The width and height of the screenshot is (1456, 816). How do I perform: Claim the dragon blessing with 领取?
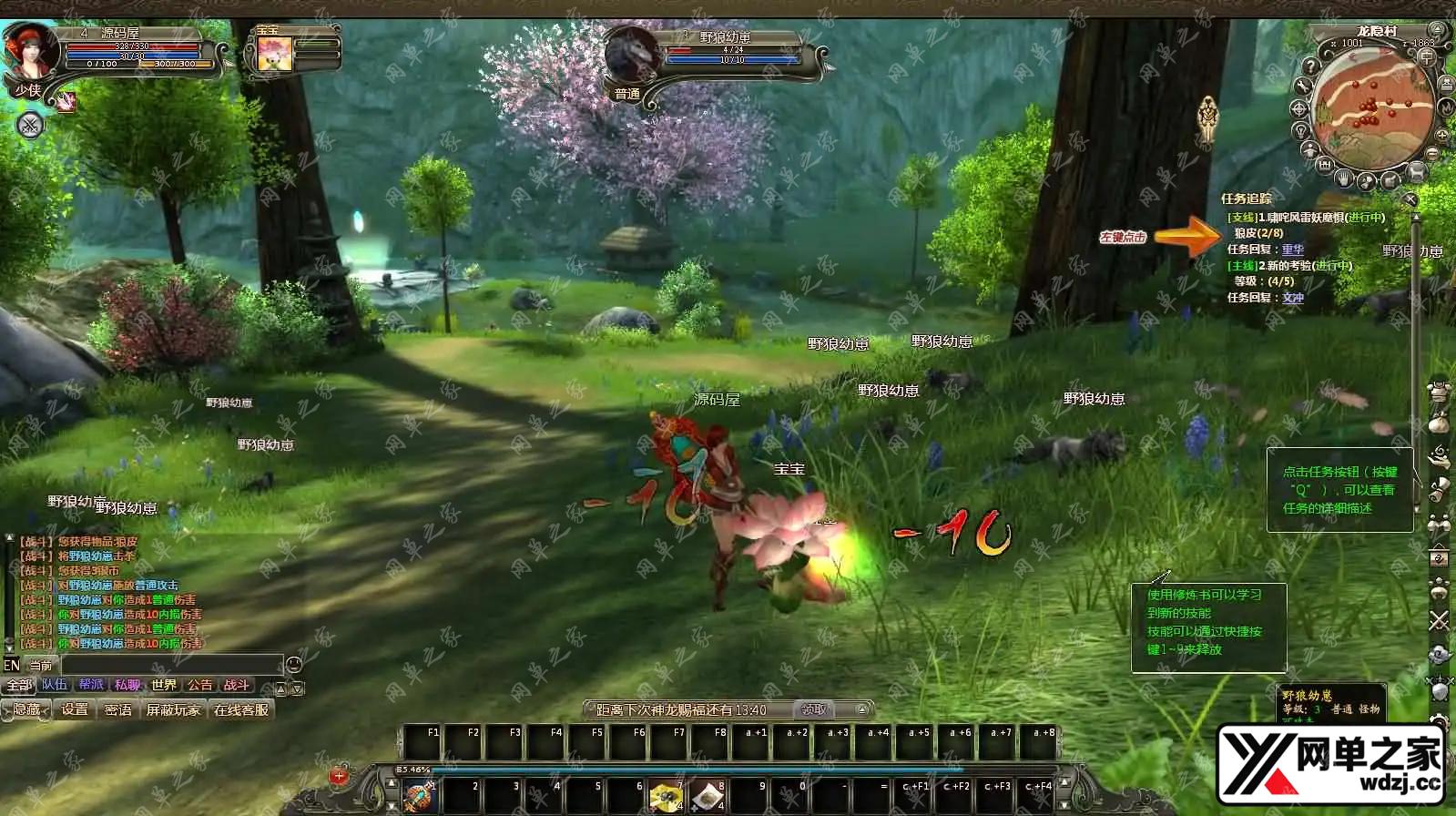point(813,709)
